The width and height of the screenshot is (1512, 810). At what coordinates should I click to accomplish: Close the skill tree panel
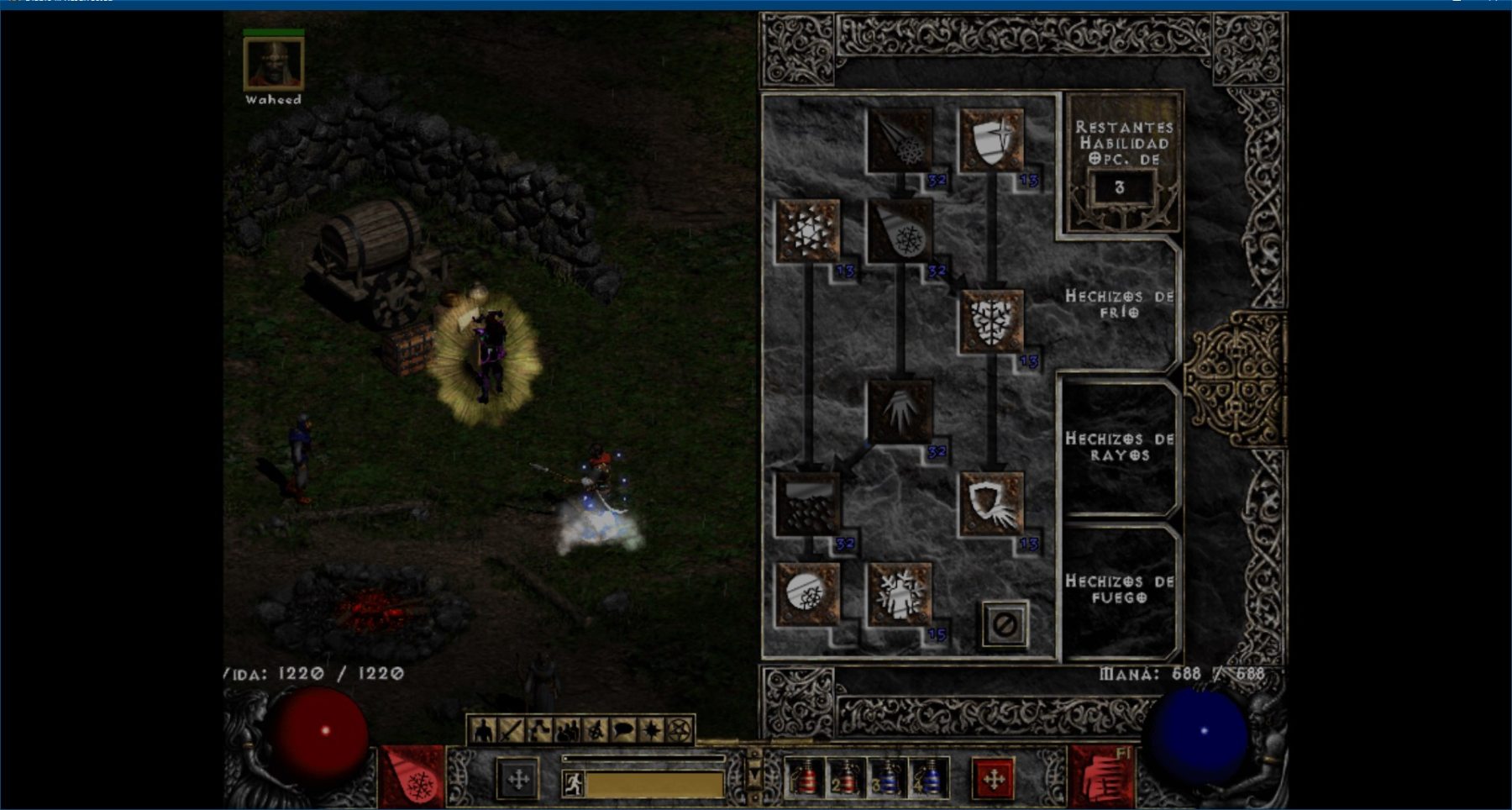click(x=1005, y=624)
